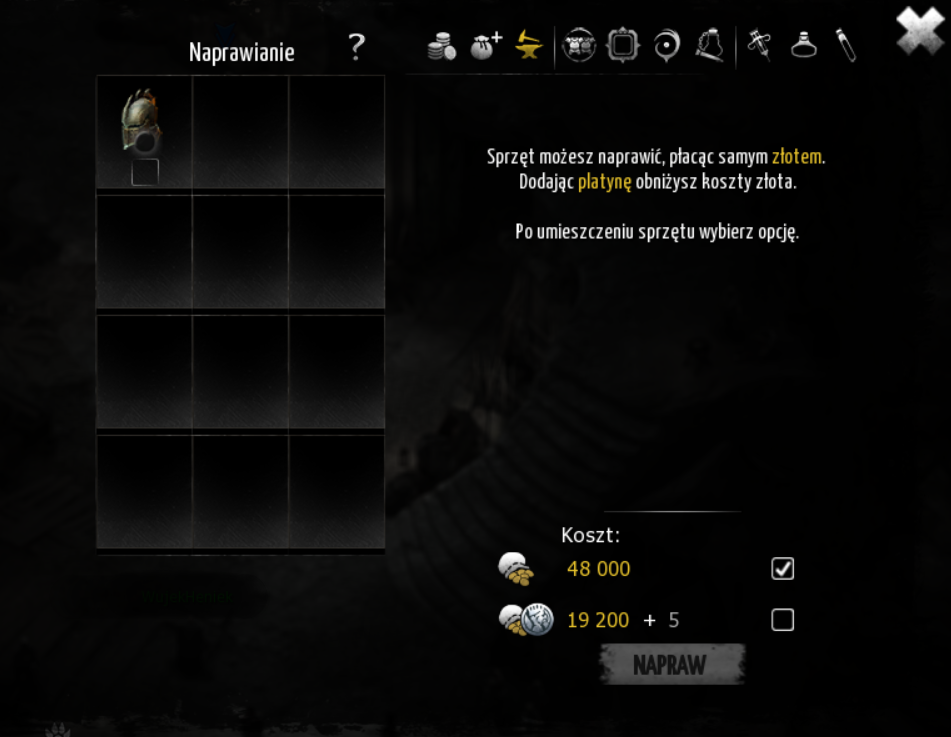Open the syringe icon tab

[x=759, y=46]
